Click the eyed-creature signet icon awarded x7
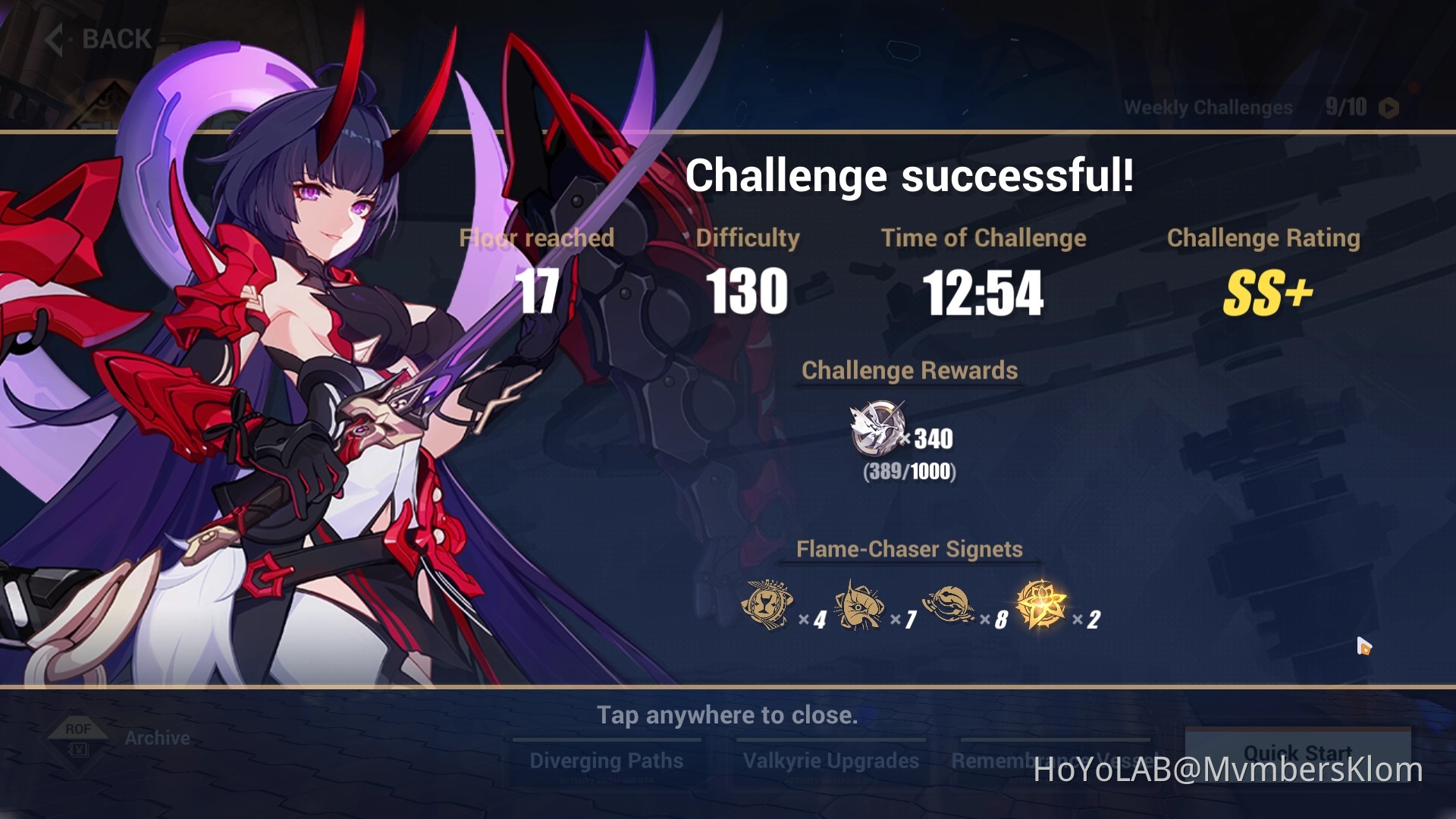1456x819 pixels. click(x=861, y=604)
